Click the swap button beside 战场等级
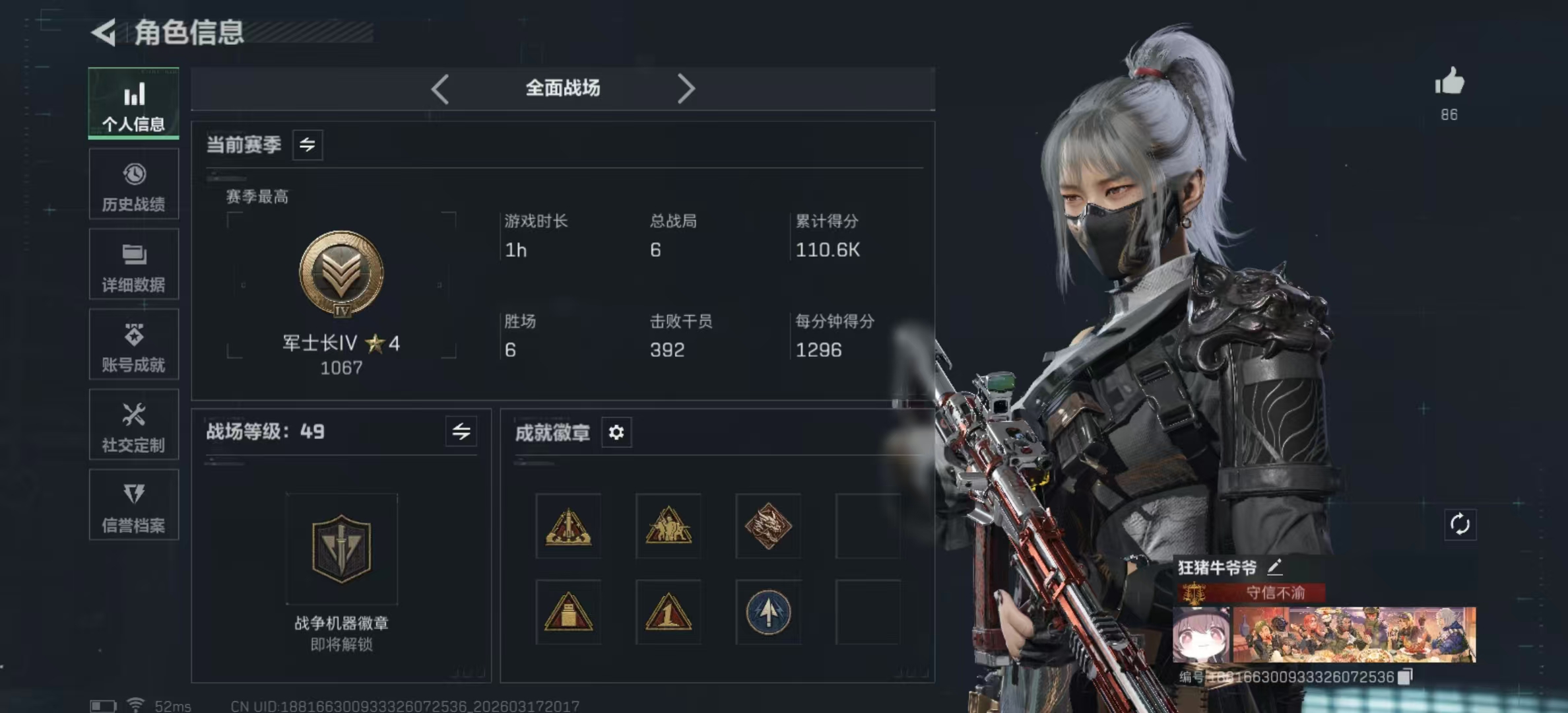Screen dimensions: 1568x713 tap(461, 432)
